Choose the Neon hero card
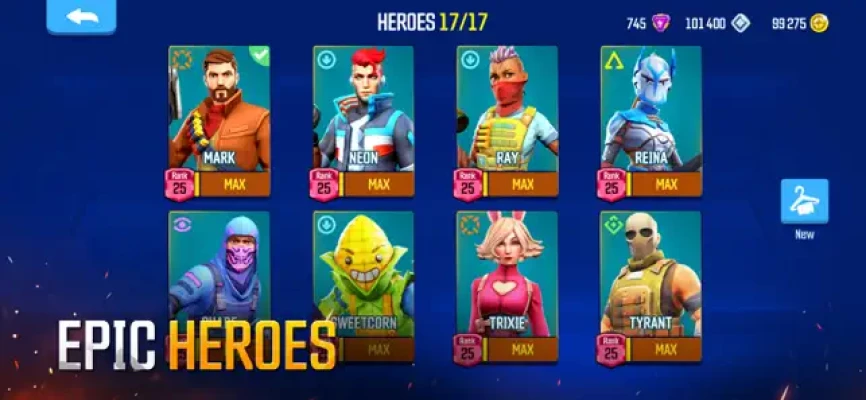The width and height of the screenshot is (866, 400). click(x=363, y=115)
